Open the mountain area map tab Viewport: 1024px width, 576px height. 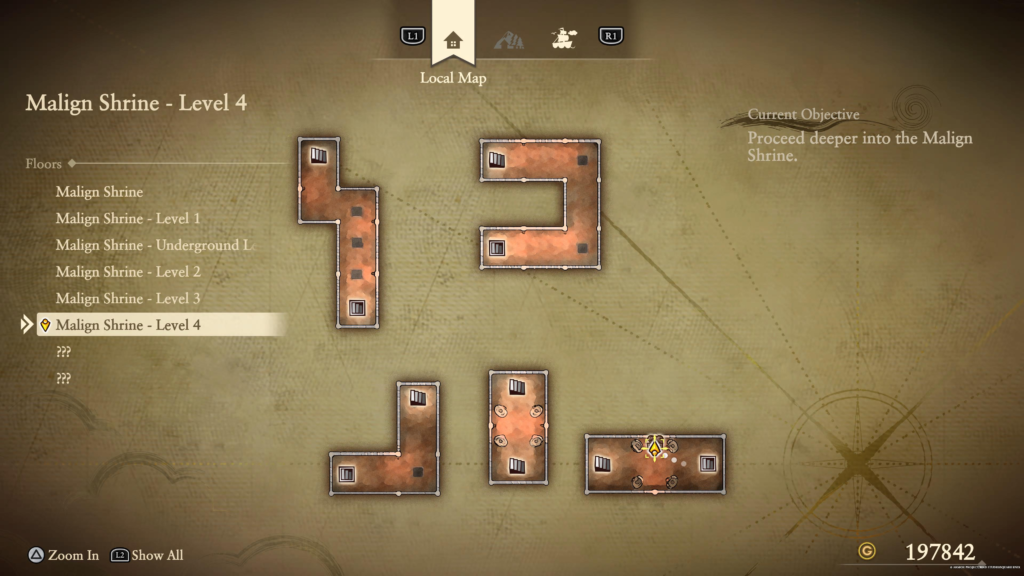click(508, 40)
